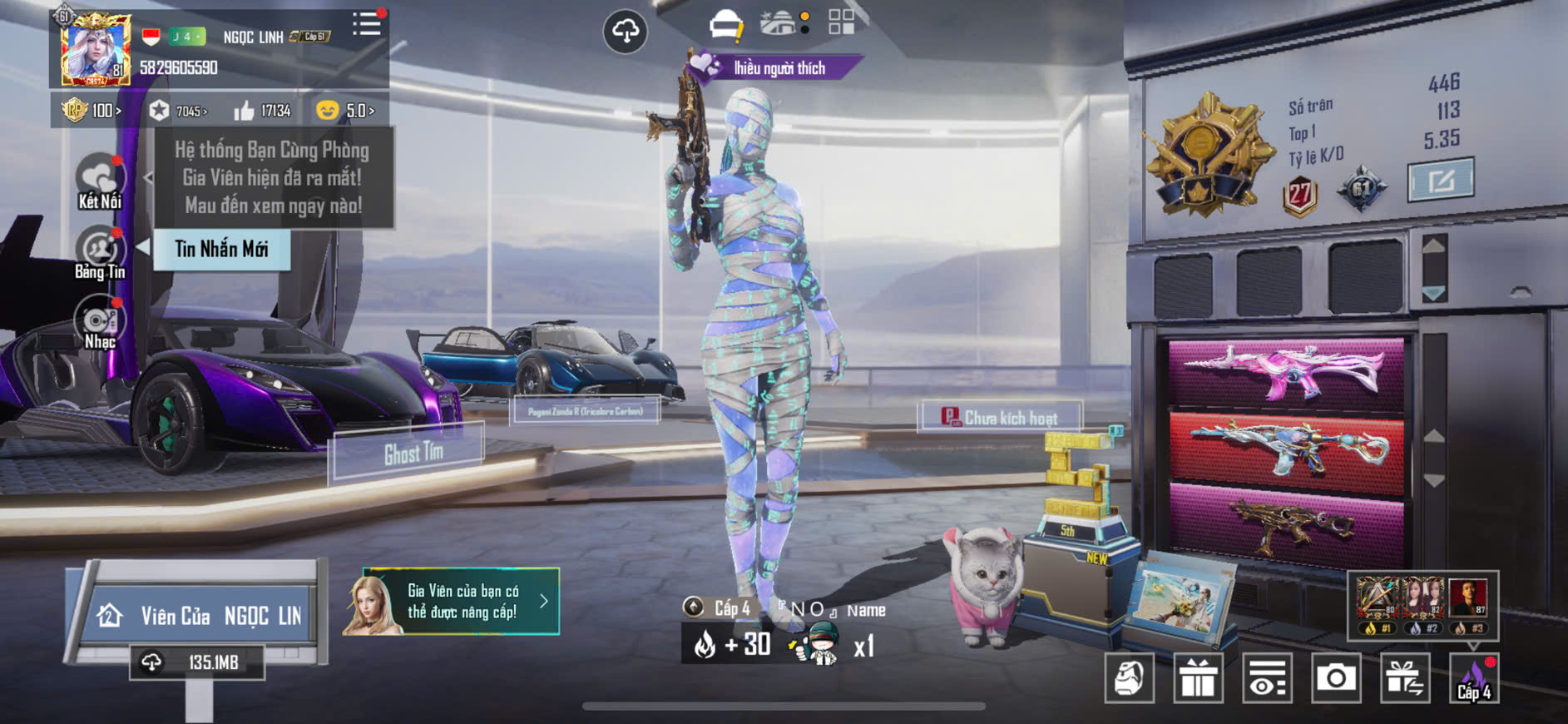Open NGỌC LINH's profile avatar

click(x=95, y=49)
